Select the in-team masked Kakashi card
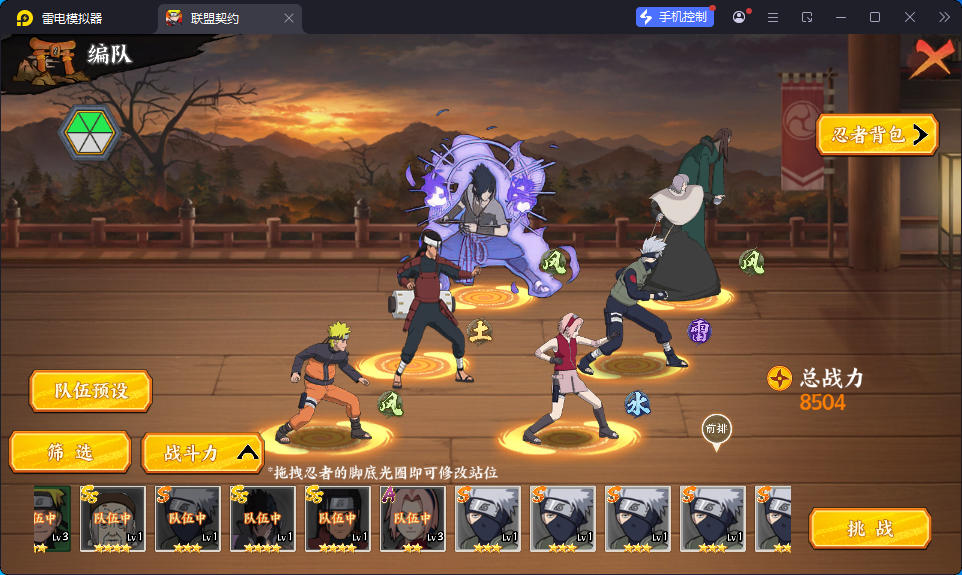 [187, 519]
